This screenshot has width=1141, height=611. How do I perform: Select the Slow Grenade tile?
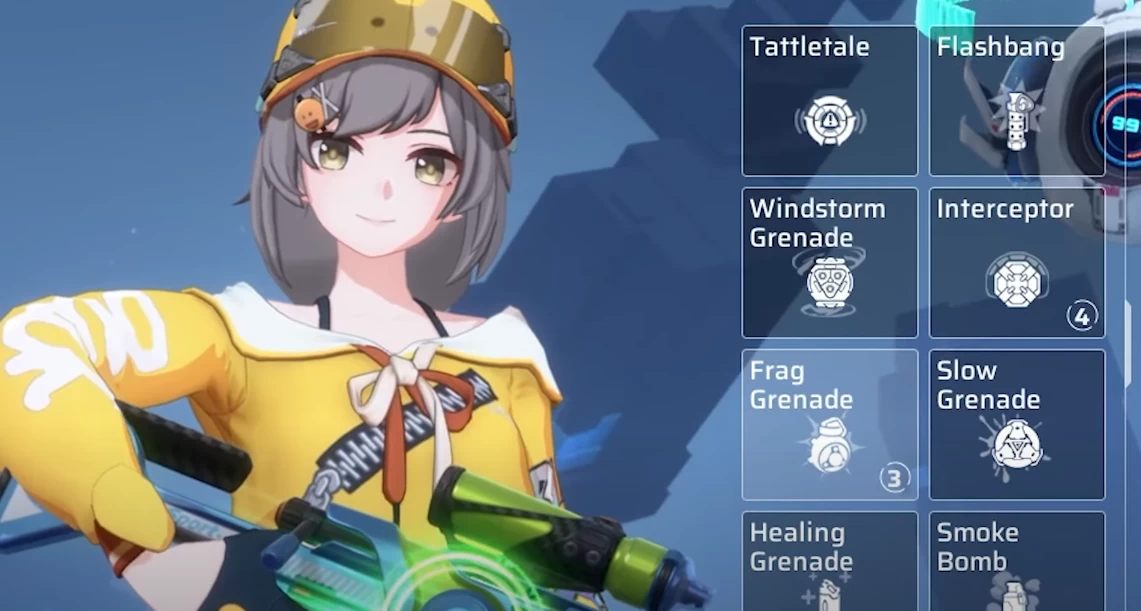click(x=1016, y=425)
